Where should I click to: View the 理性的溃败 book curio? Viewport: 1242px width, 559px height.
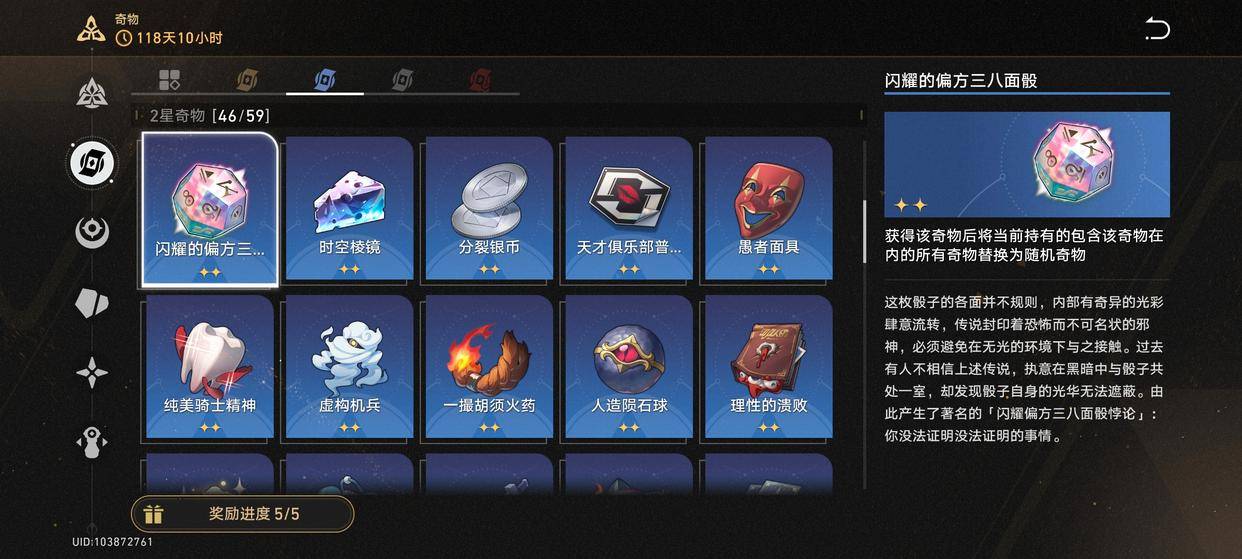[768, 367]
